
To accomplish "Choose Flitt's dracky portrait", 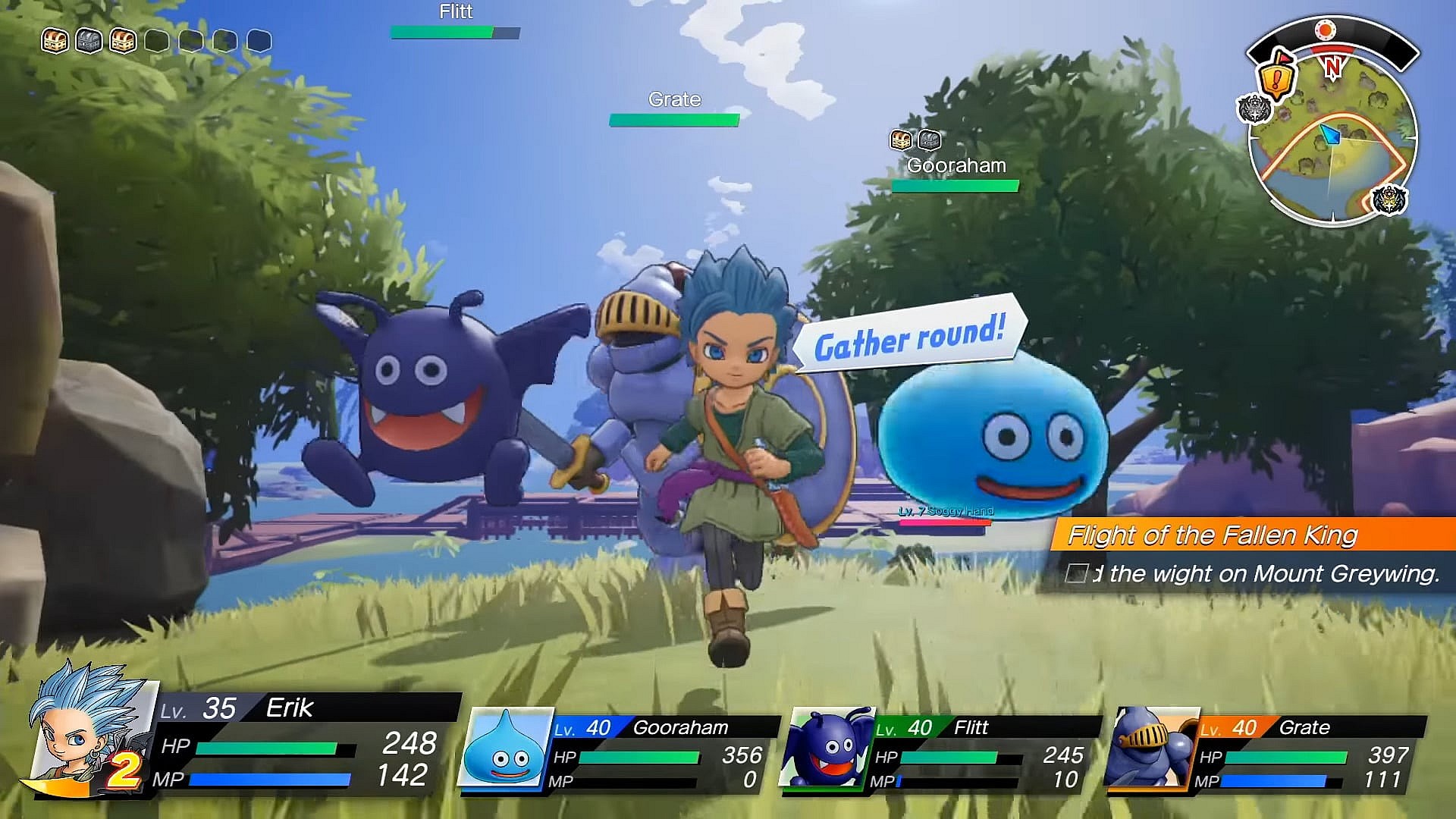I will (x=828, y=748).
